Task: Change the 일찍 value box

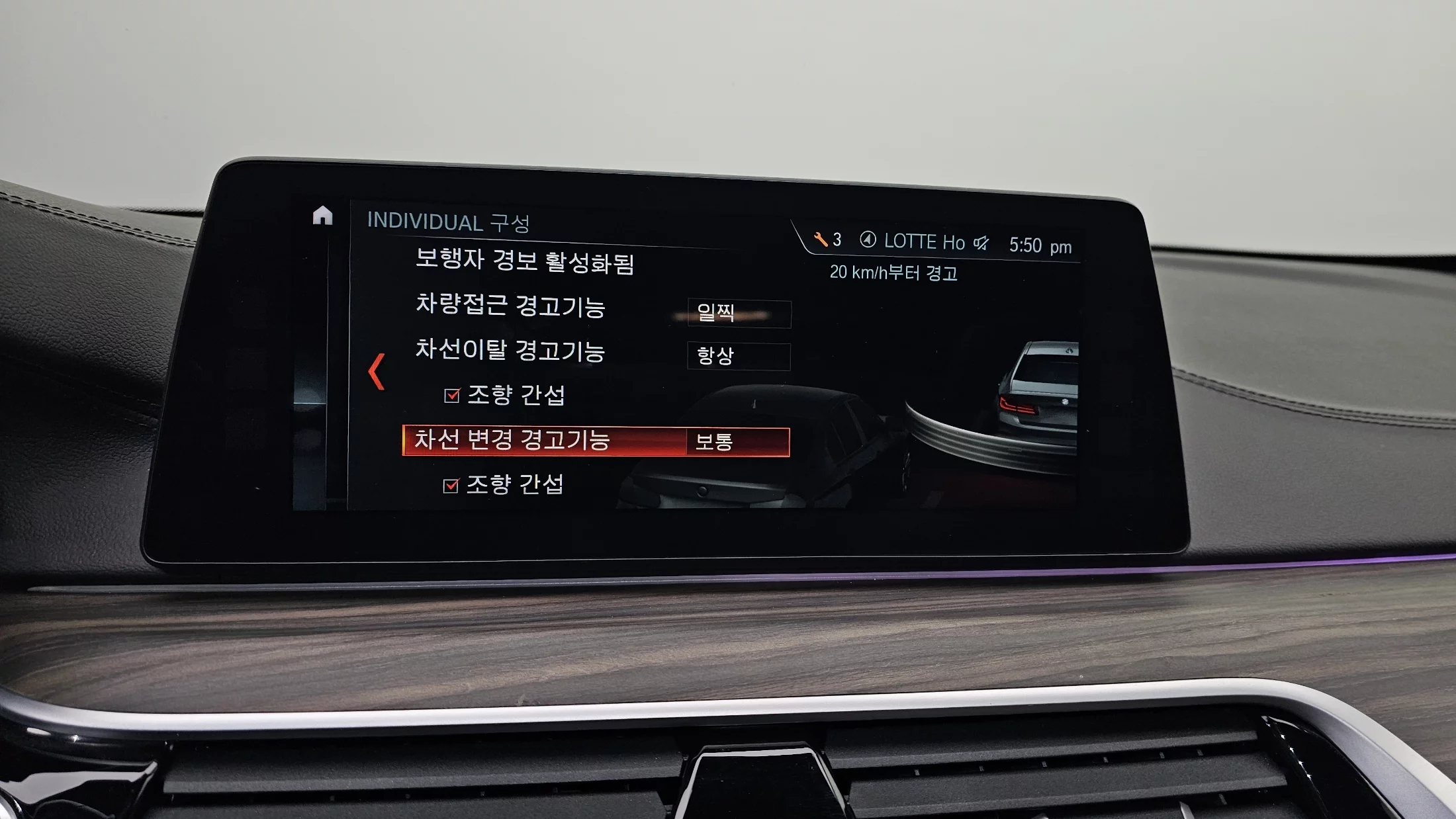Action: pyautogui.click(x=739, y=313)
